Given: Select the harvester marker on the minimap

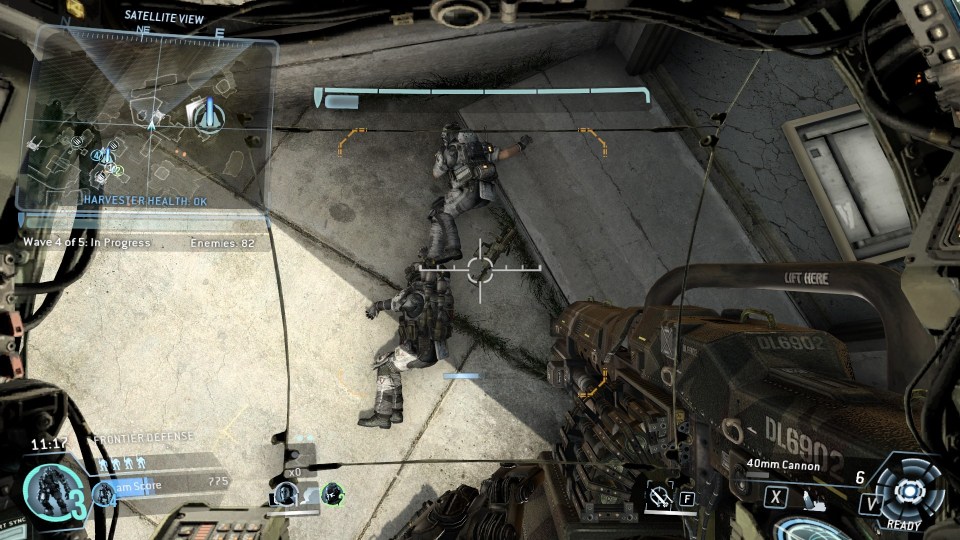Looking at the screenshot, I should pyautogui.click(x=208, y=116).
